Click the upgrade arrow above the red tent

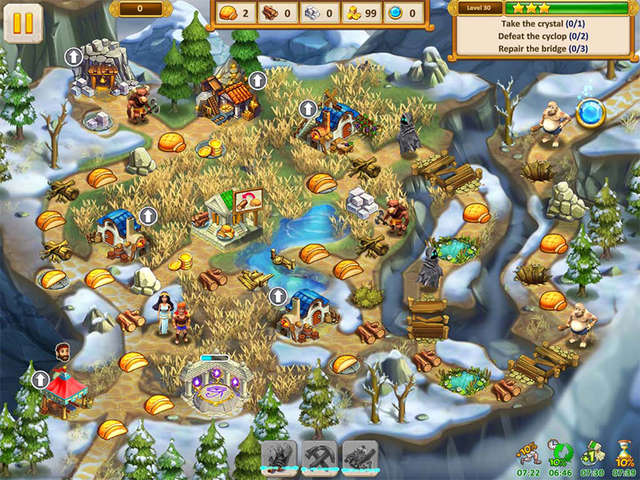pyautogui.click(x=40, y=379)
